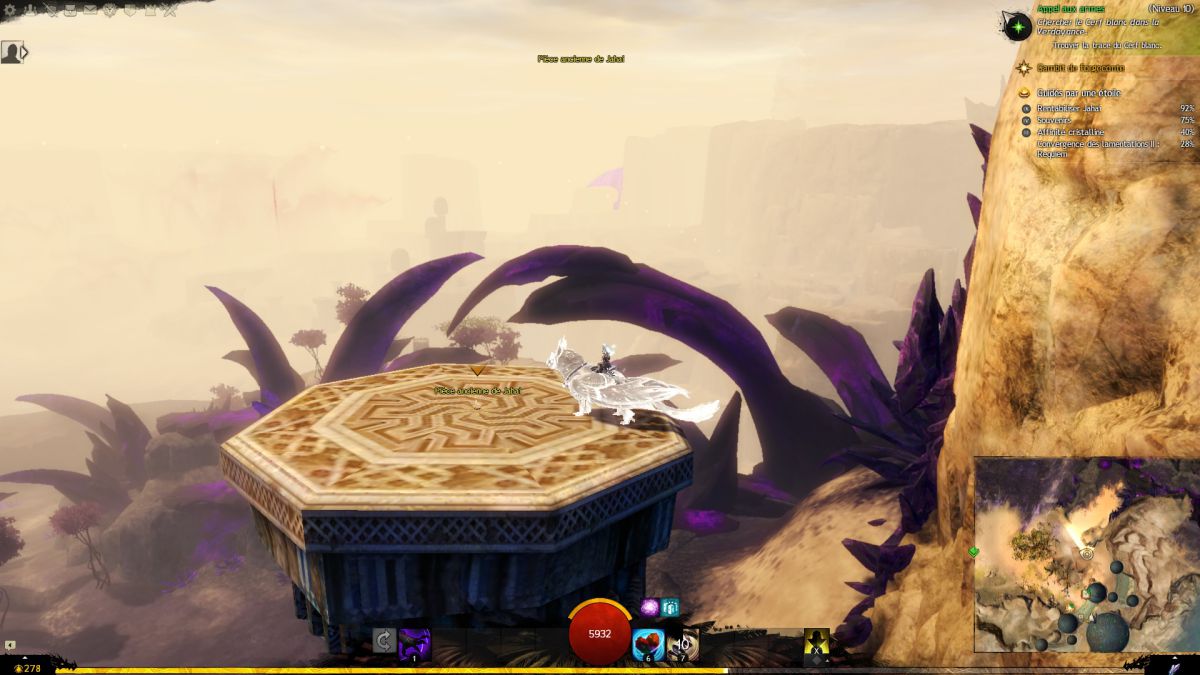Open the party portrait panel
Viewport: 1200px width, 675px height.
pos(11,52)
